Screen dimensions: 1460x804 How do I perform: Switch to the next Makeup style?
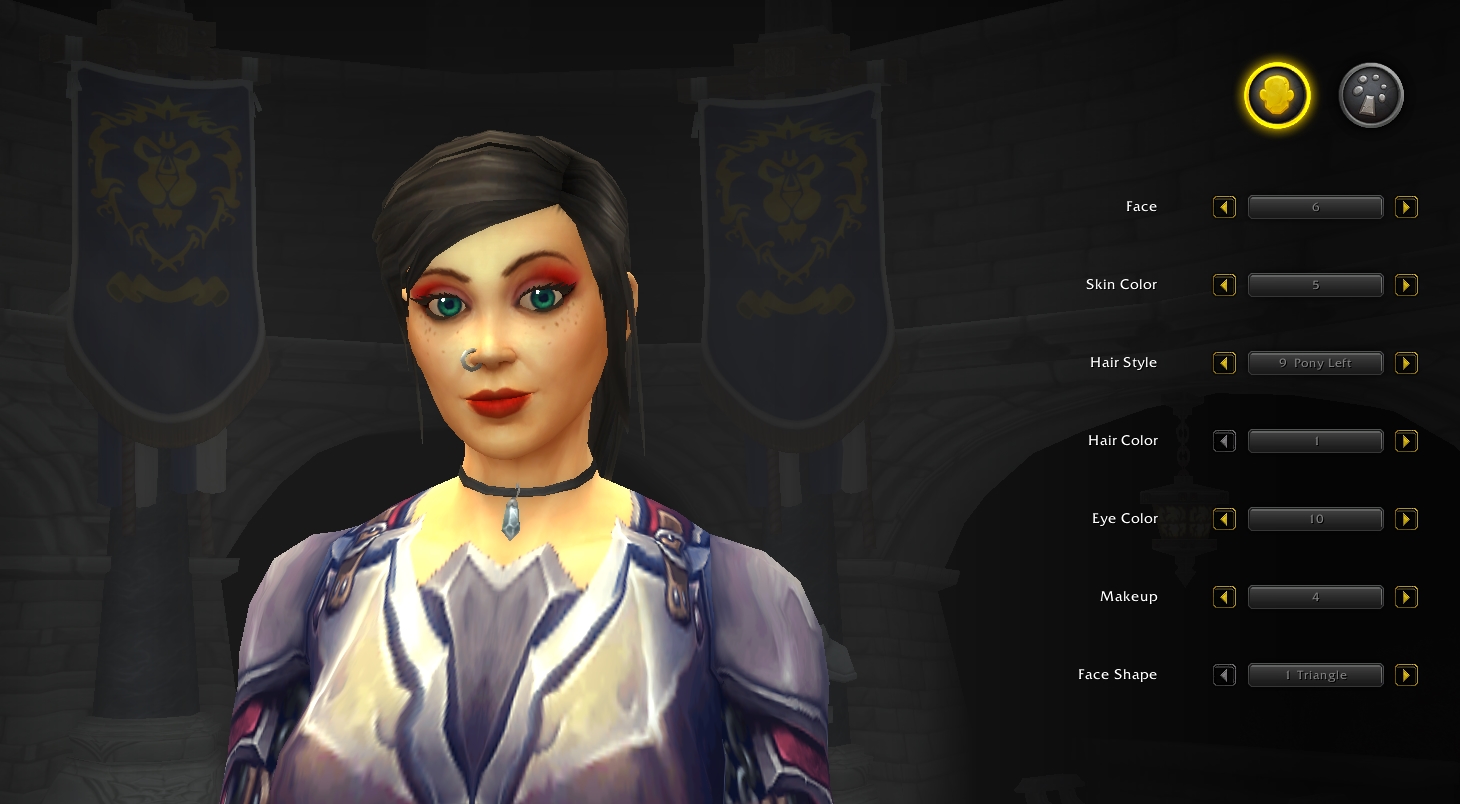coord(1406,597)
